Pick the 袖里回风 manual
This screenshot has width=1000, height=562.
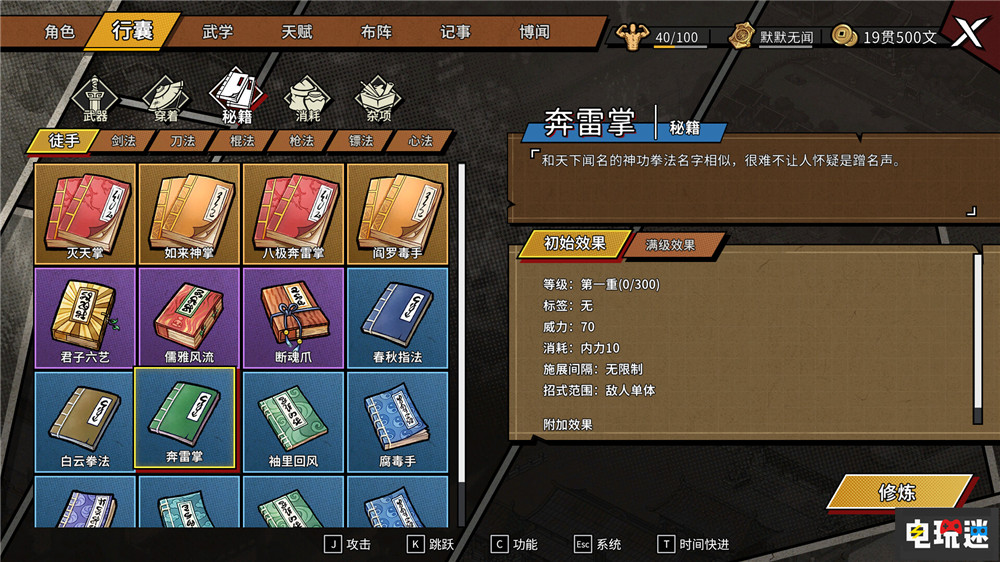pos(293,421)
